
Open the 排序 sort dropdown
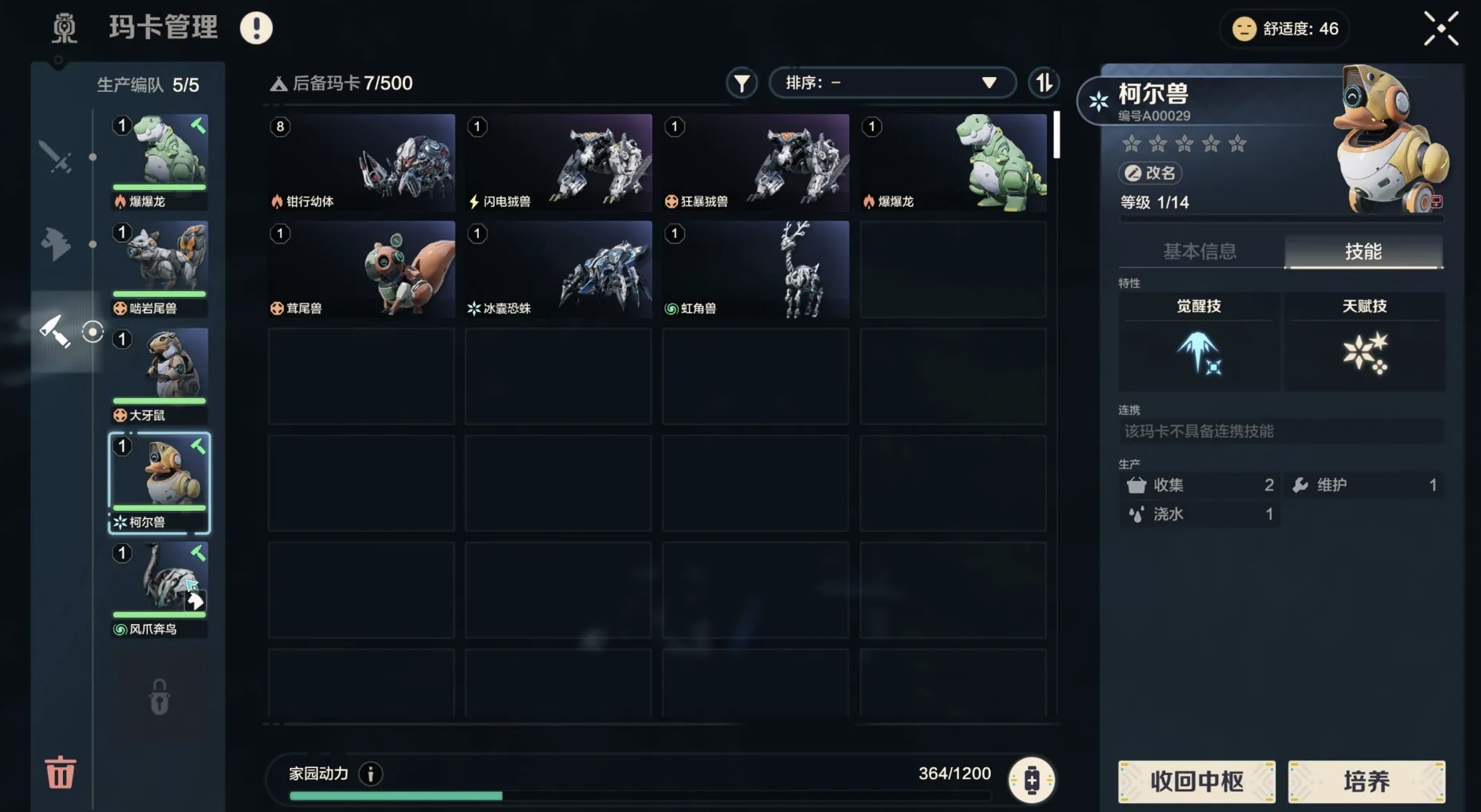point(891,83)
